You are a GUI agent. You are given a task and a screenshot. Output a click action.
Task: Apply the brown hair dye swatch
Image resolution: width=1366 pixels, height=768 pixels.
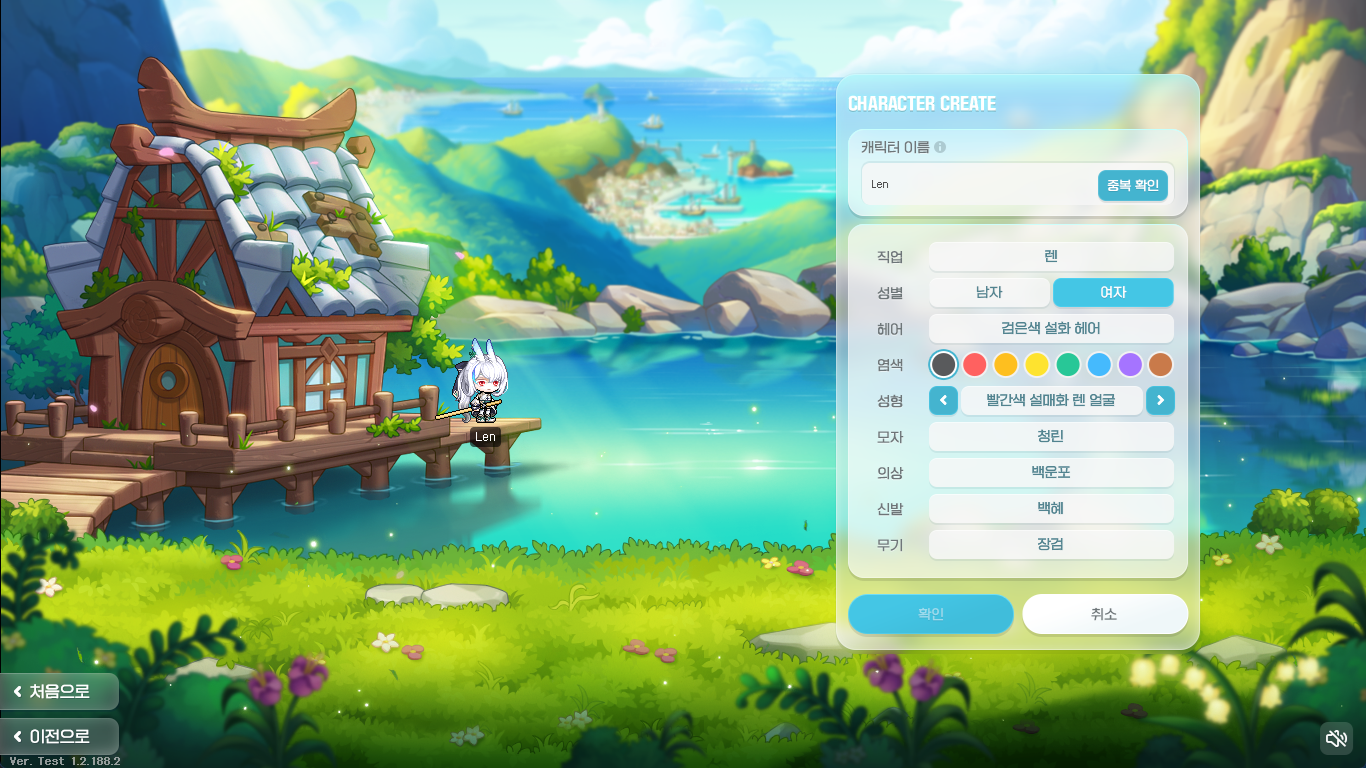pos(1160,364)
